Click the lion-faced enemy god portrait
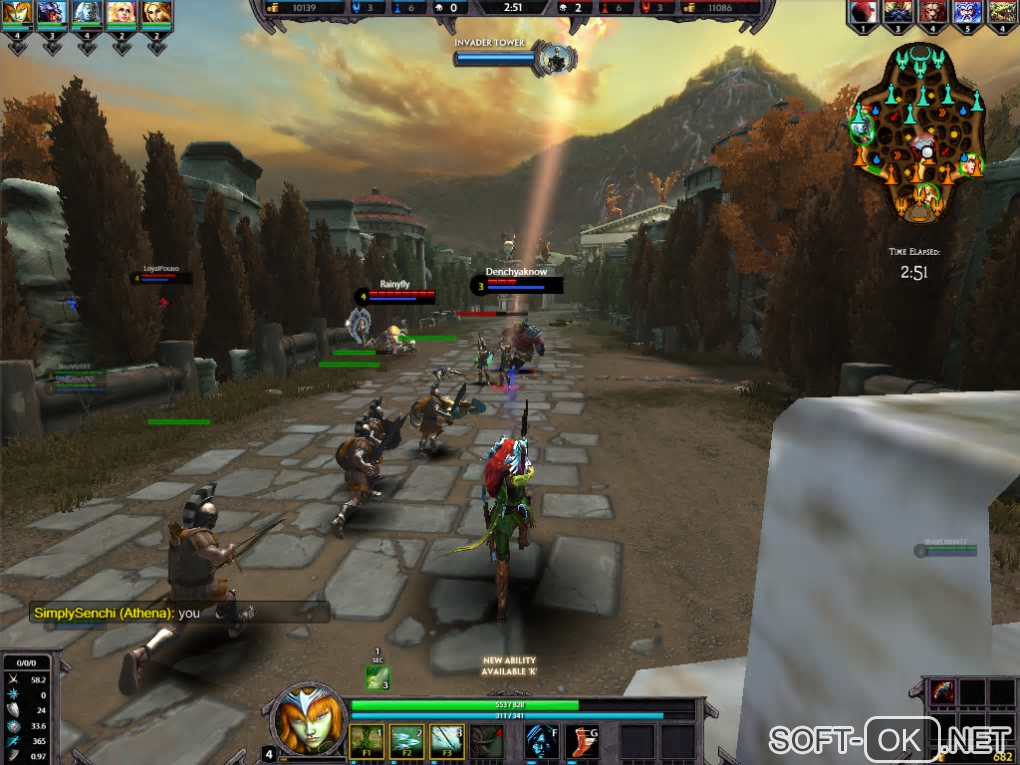The image size is (1020, 765). click(932, 12)
